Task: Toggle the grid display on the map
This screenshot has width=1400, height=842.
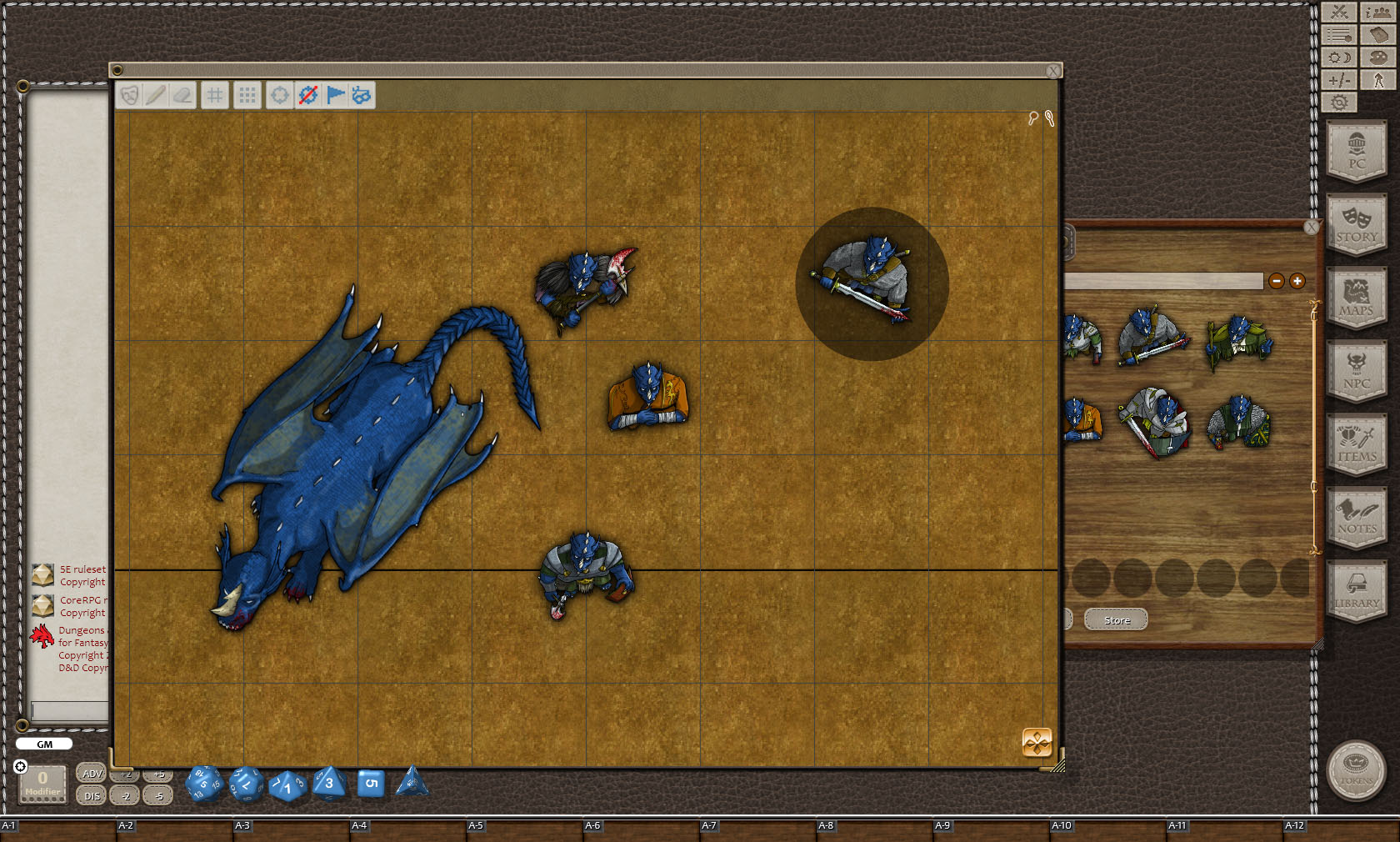Action: click(214, 96)
